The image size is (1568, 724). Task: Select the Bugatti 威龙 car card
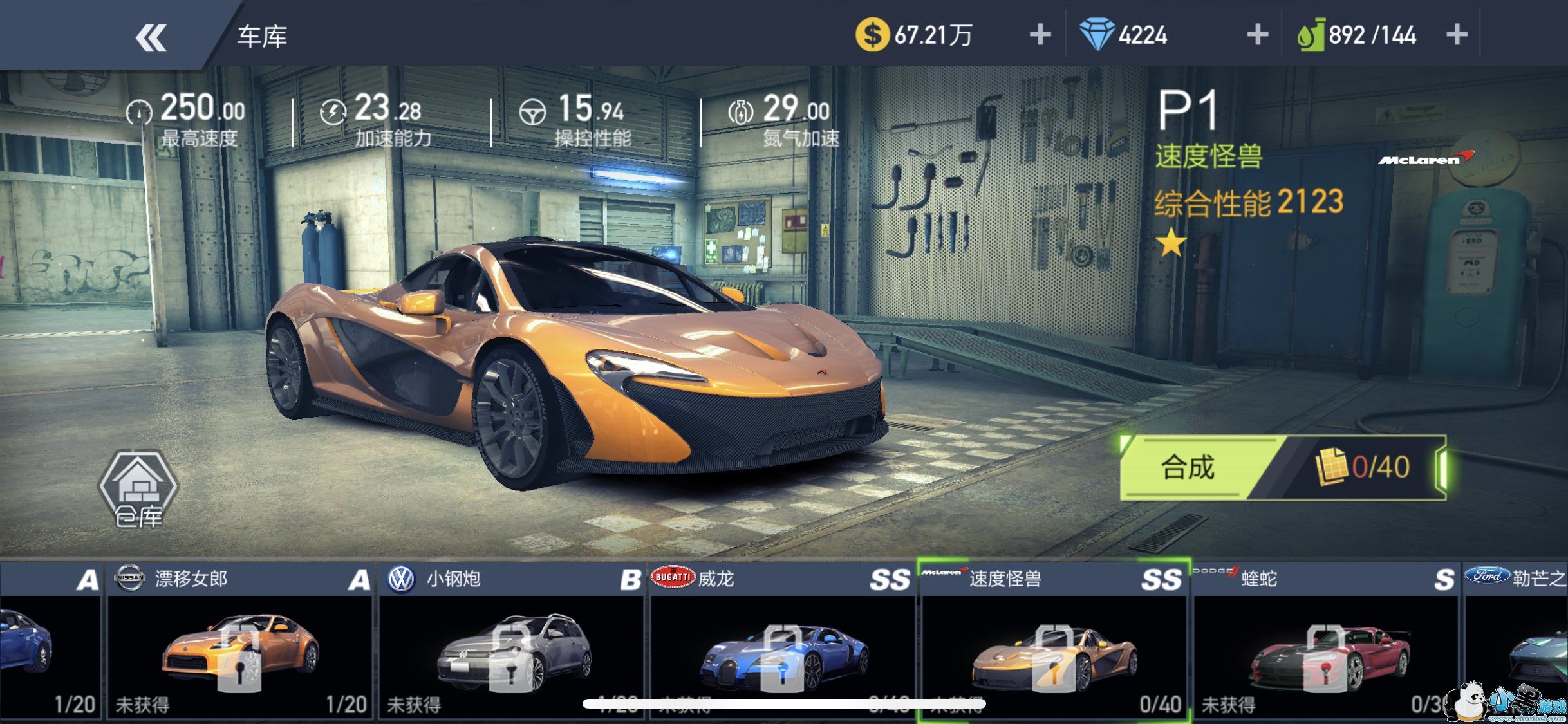tap(783, 642)
